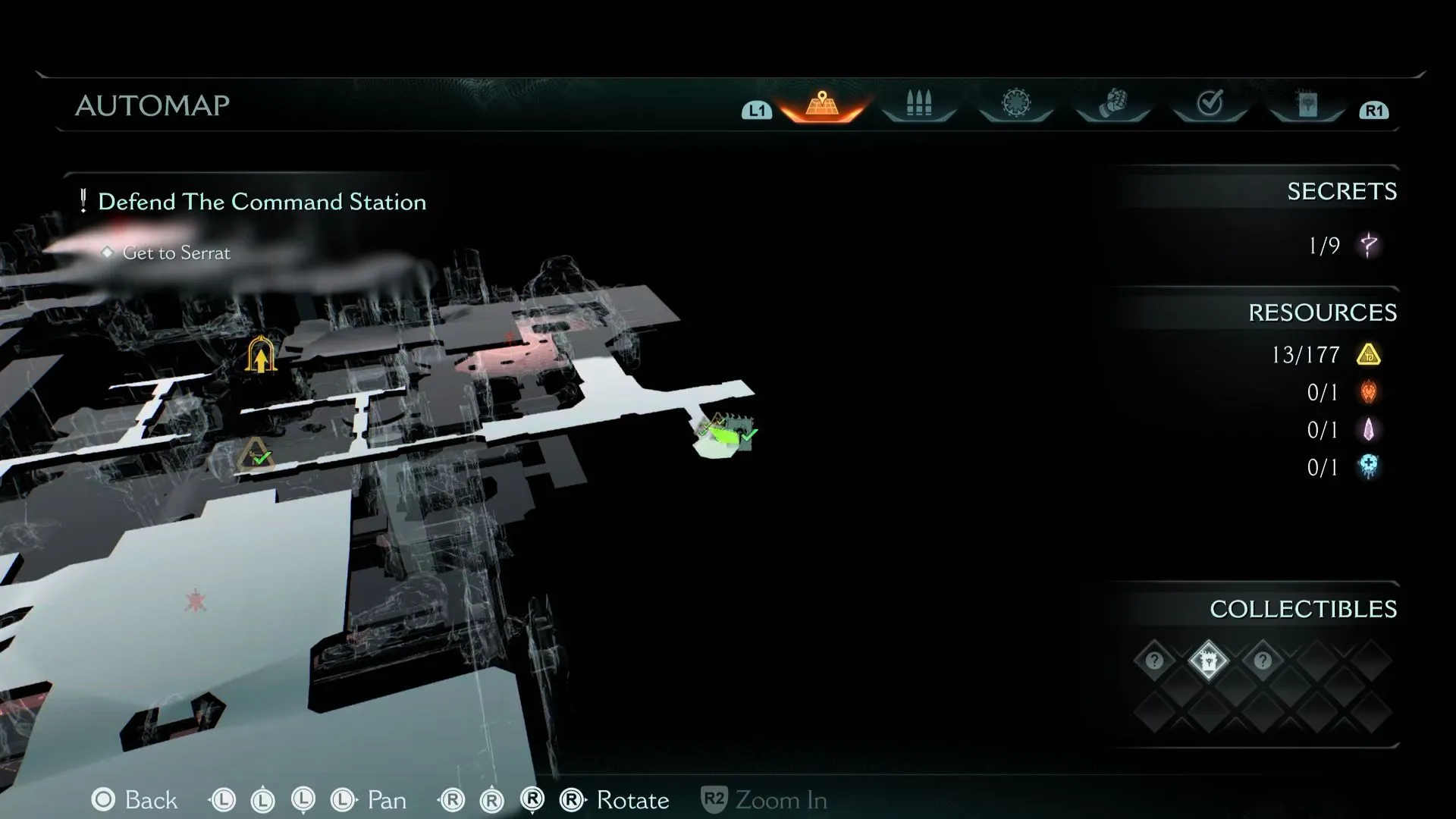
Task: Click the green player position marker on map
Action: pyautogui.click(x=725, y=436)
